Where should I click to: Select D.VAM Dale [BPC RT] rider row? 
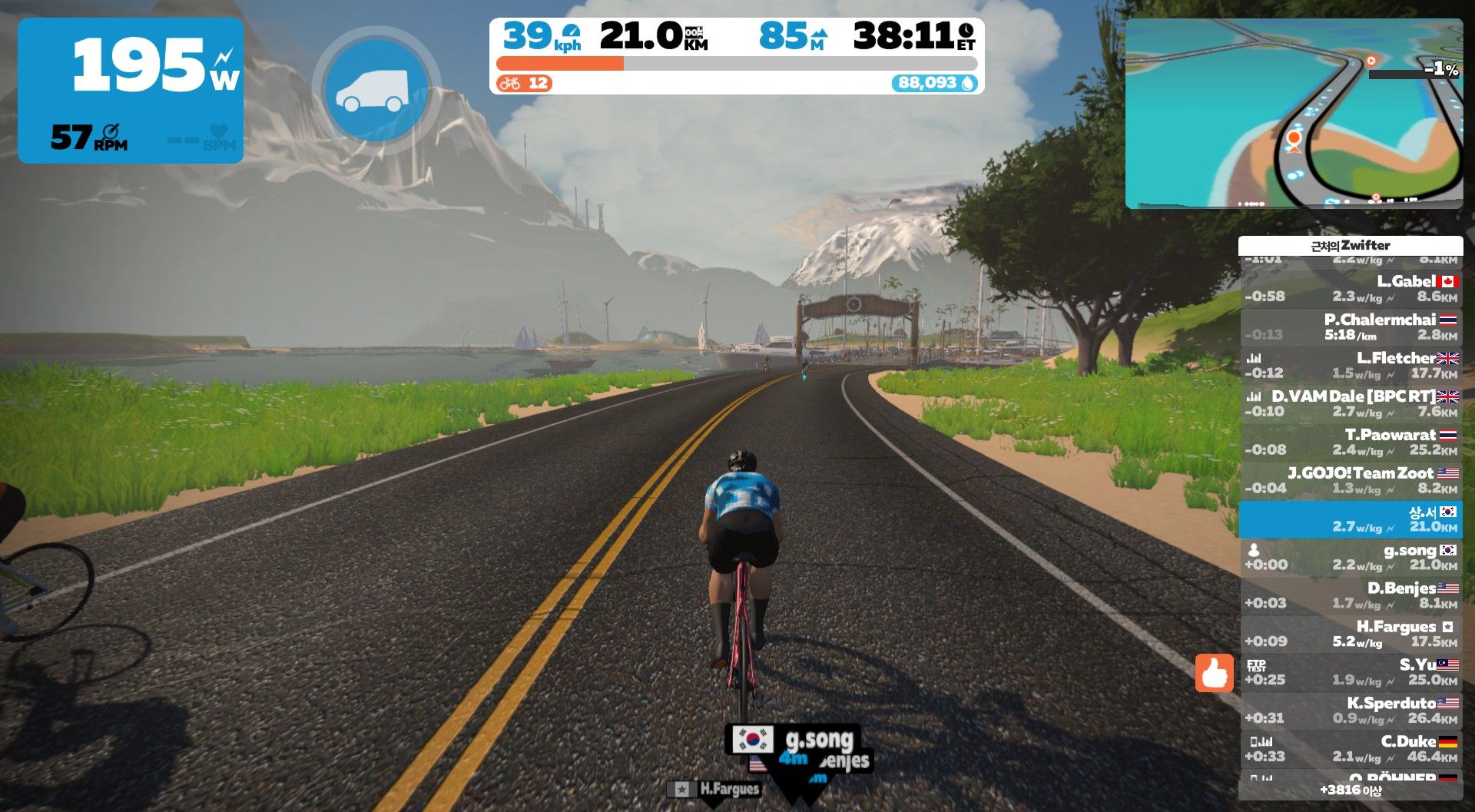point(1351,404)
